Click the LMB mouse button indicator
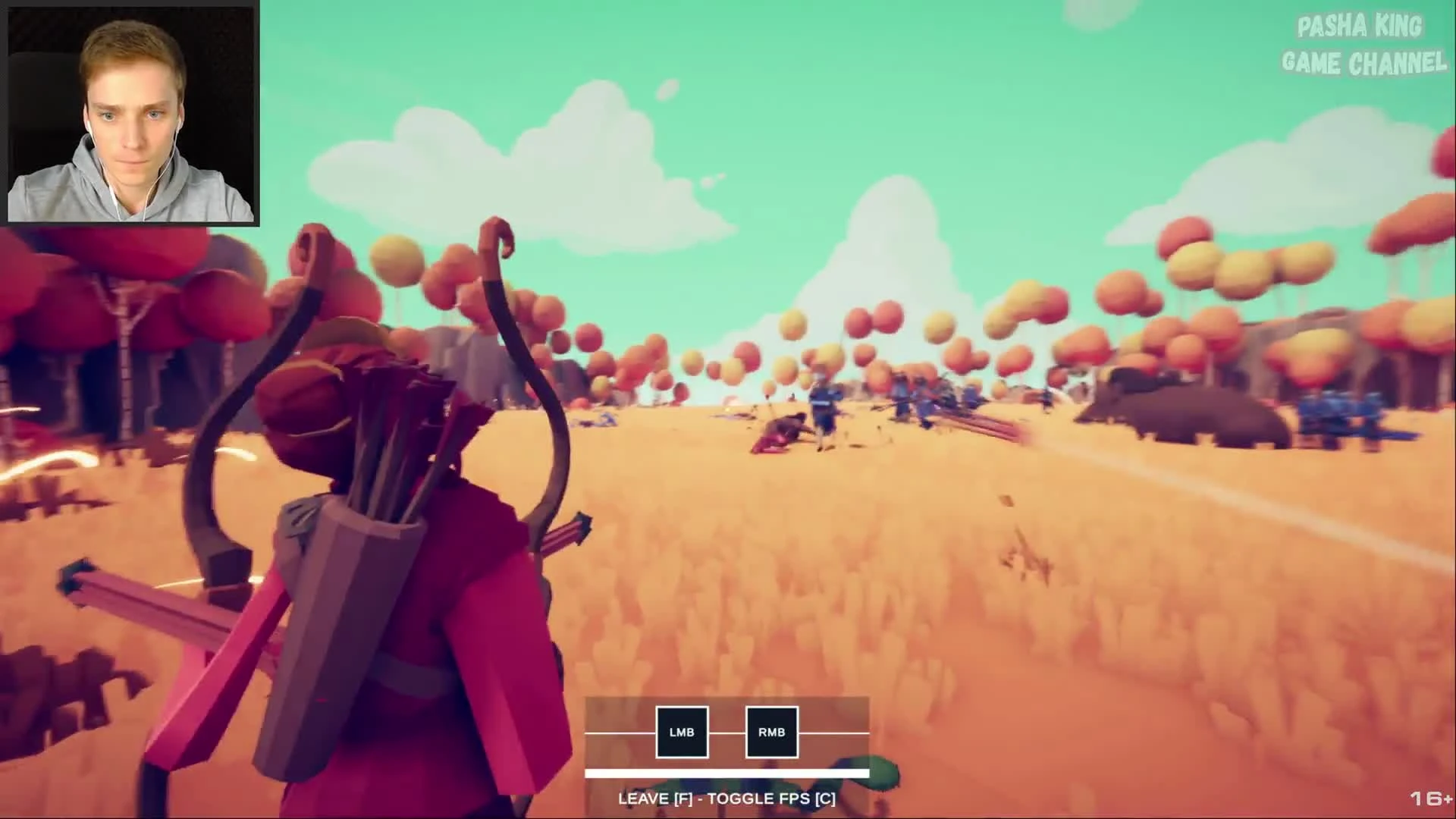The width and height of the screenshot is (1456, 819). point(680,733)
